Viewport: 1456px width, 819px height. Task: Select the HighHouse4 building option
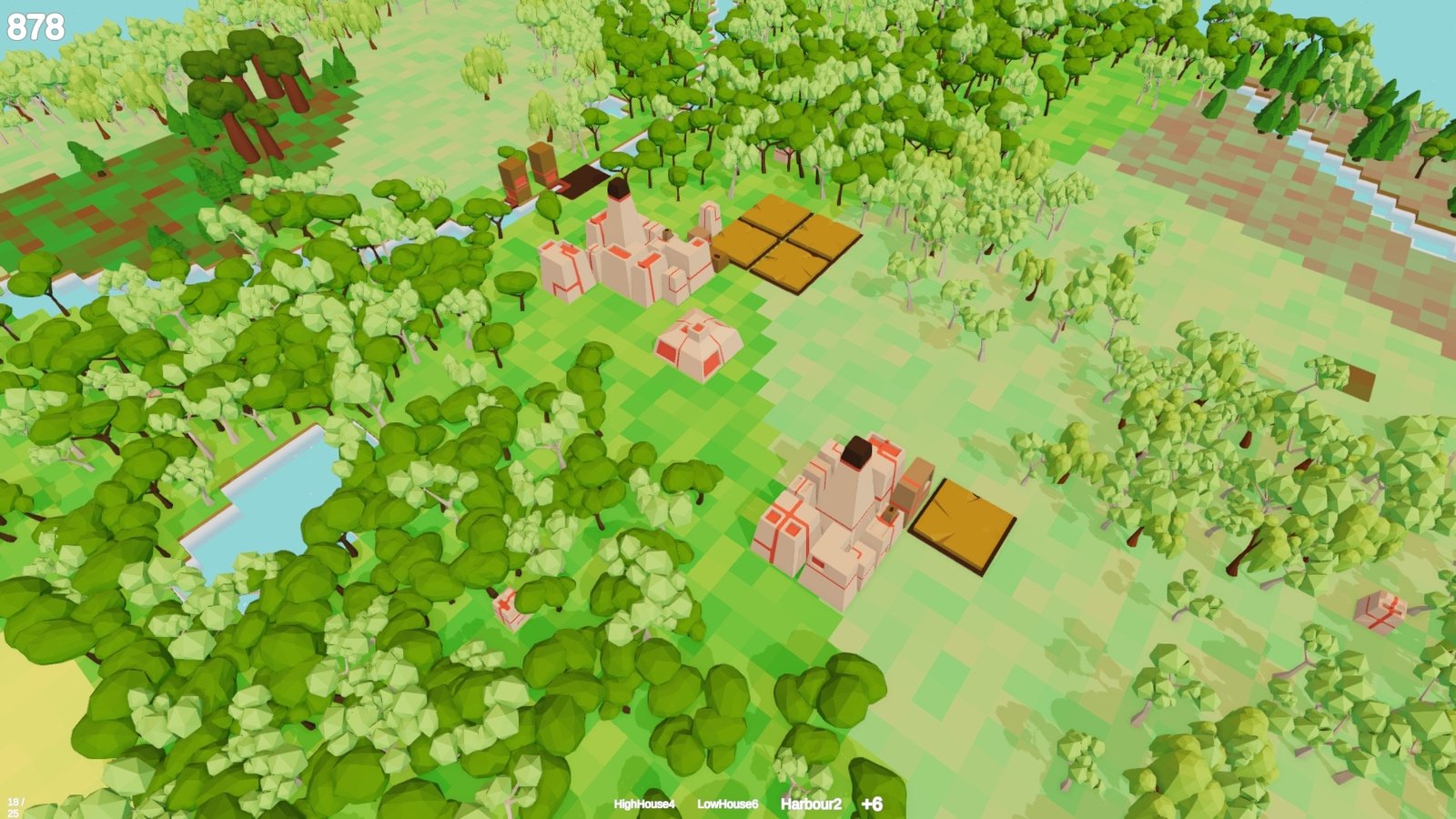tap(643, 804)
